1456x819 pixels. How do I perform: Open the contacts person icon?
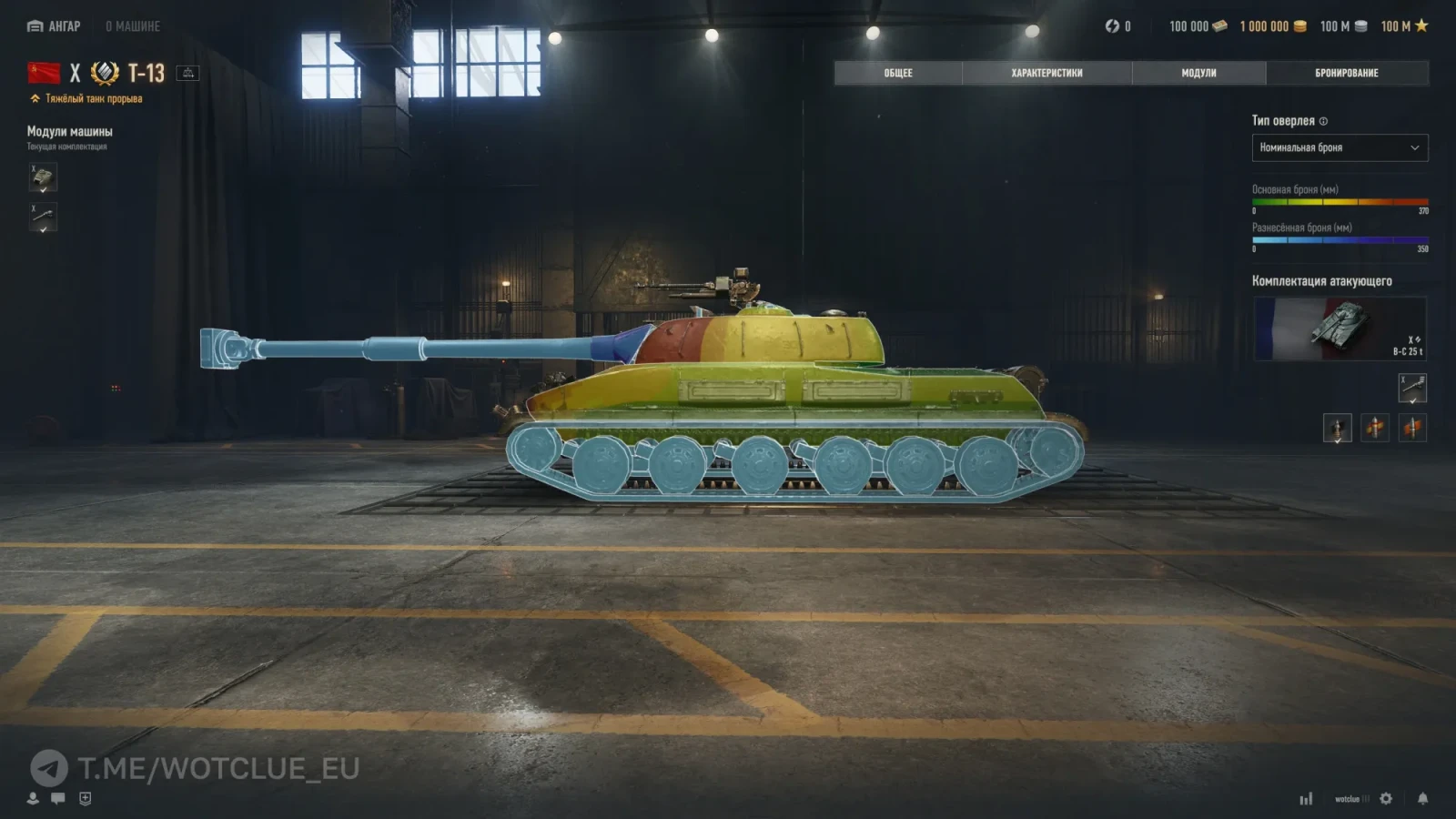pos(33,798)
